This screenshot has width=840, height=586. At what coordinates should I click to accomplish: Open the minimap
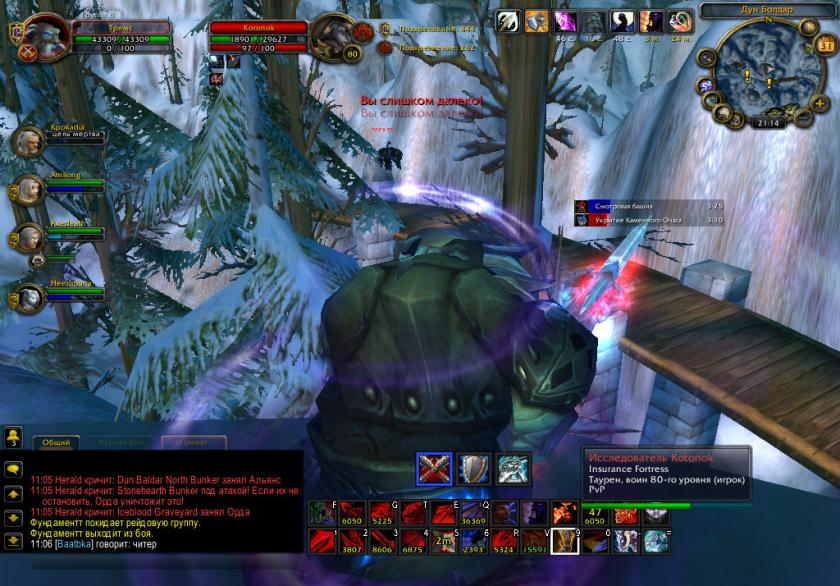757,72
